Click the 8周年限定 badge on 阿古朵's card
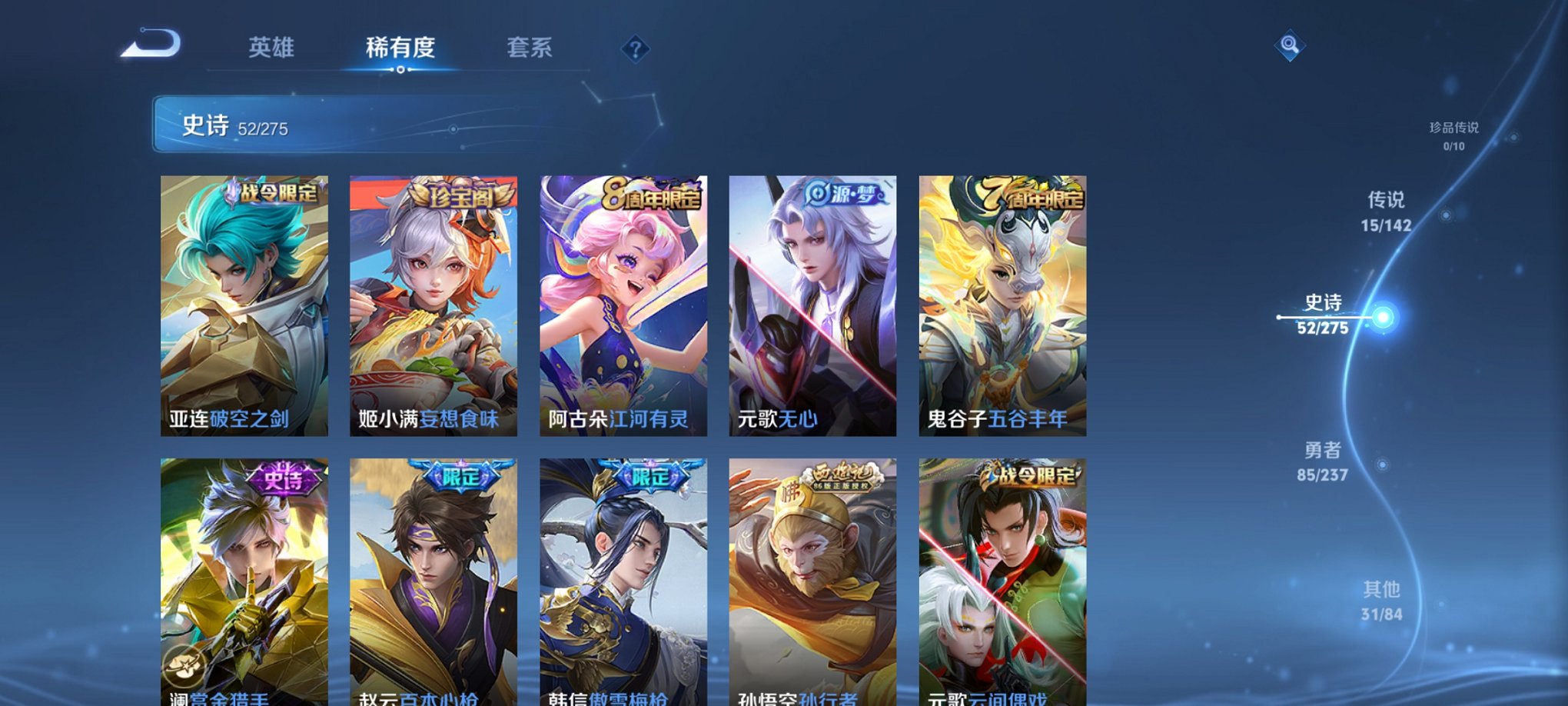The width and height of the screenshot is (1568, 706). (650, 195)
